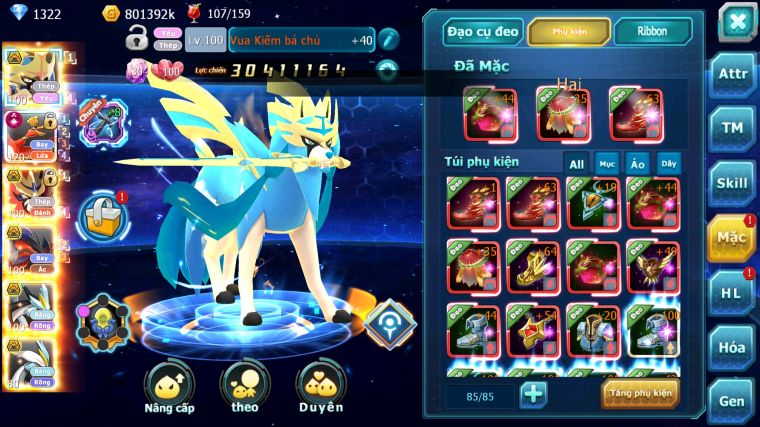This screenshot has width=760, height=427.
Task: Go to the Hóa side tab
Action: pyautogui.click(x=732, y=347)
